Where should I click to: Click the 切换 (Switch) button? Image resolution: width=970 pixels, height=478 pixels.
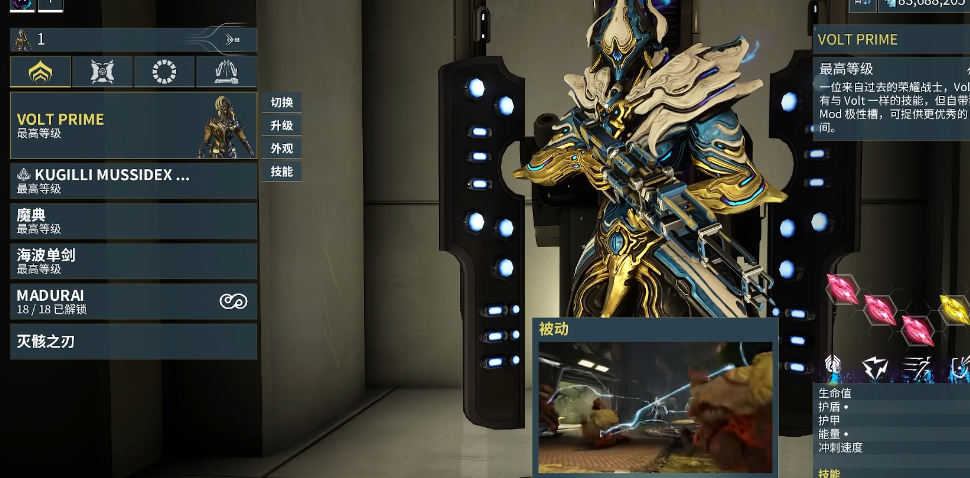[x=281, y=102]
